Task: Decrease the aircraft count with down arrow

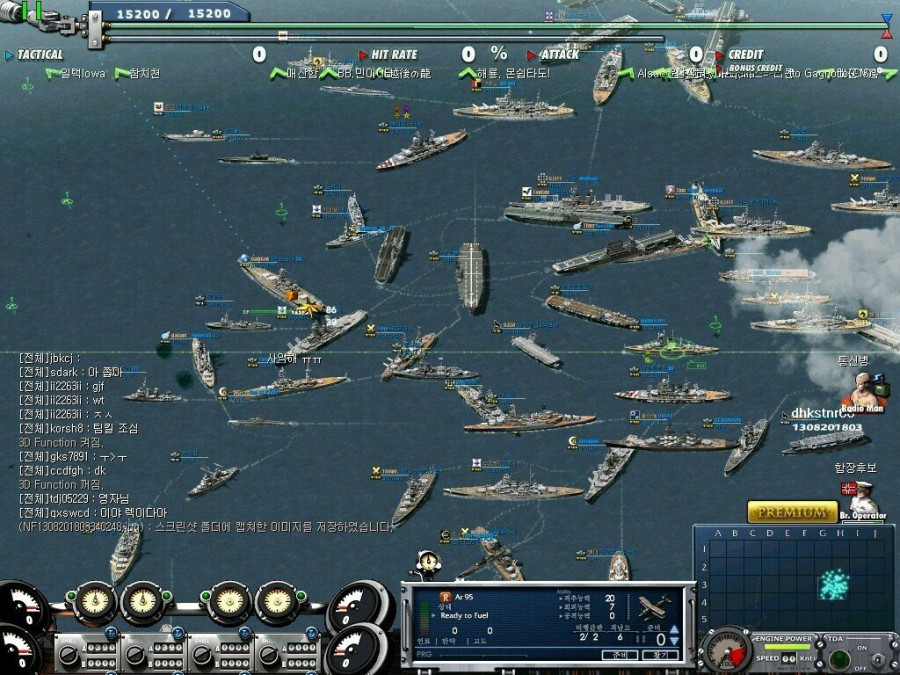Action: (x=673, y=640)
